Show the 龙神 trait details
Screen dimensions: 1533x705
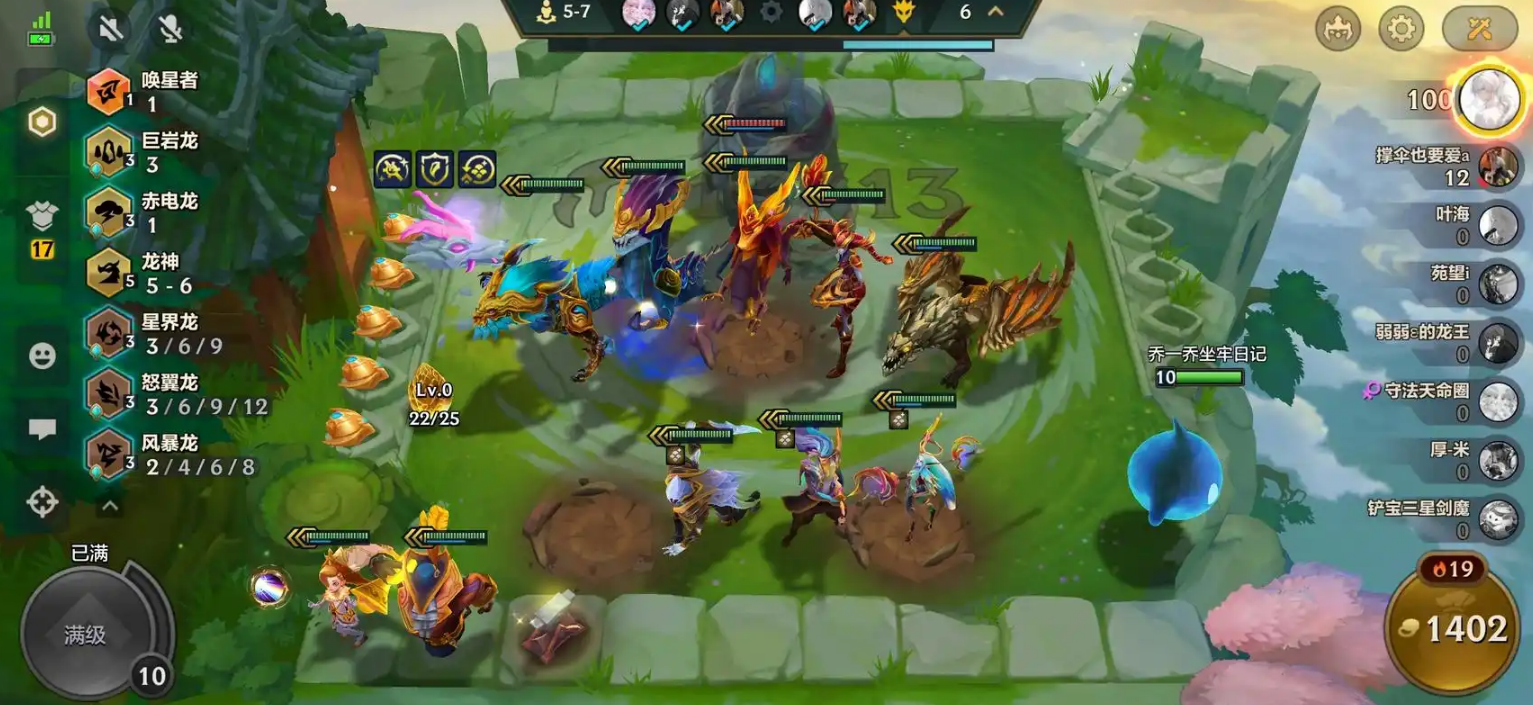click(108, 273)
